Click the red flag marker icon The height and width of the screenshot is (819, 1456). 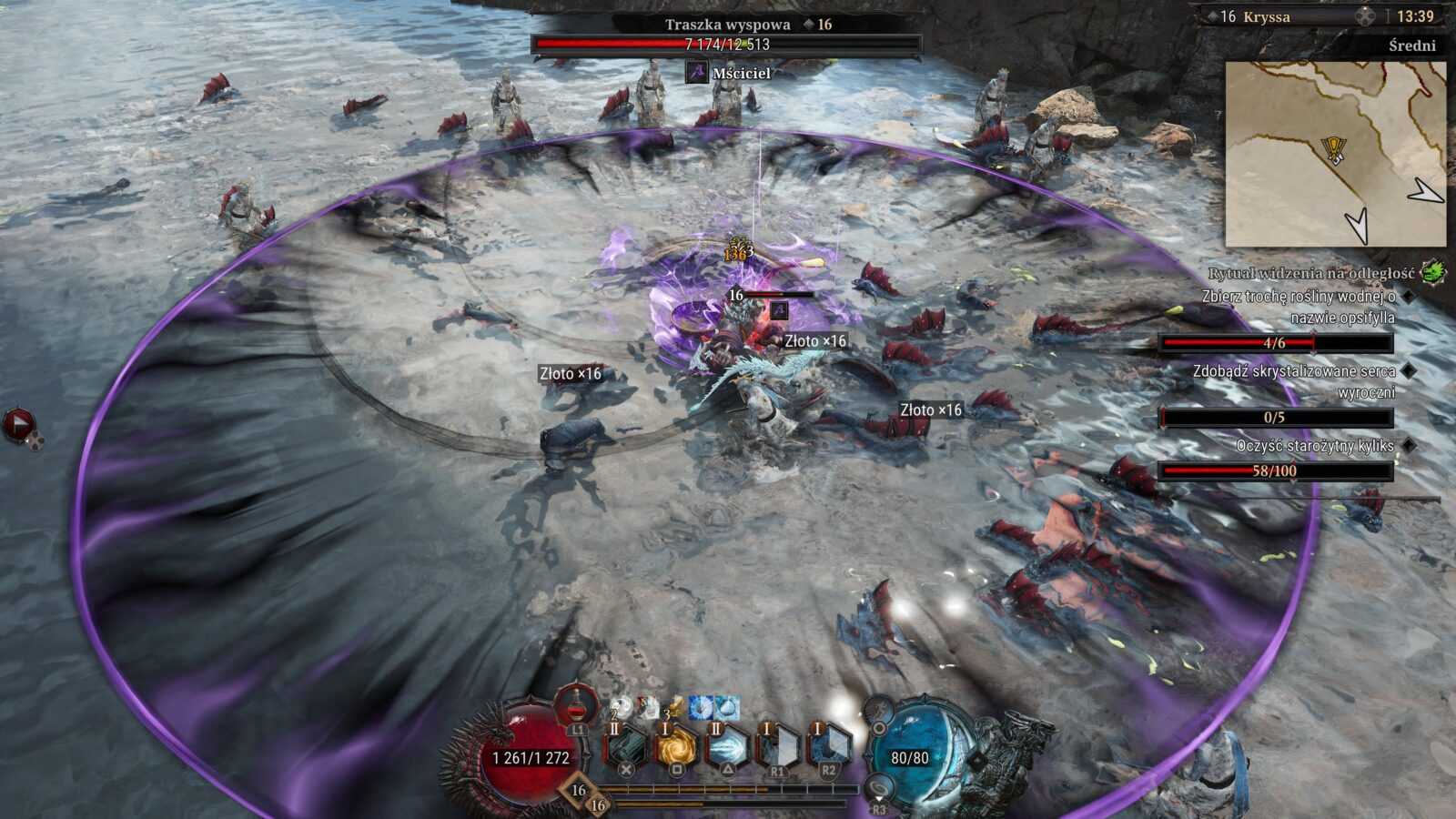18,424
